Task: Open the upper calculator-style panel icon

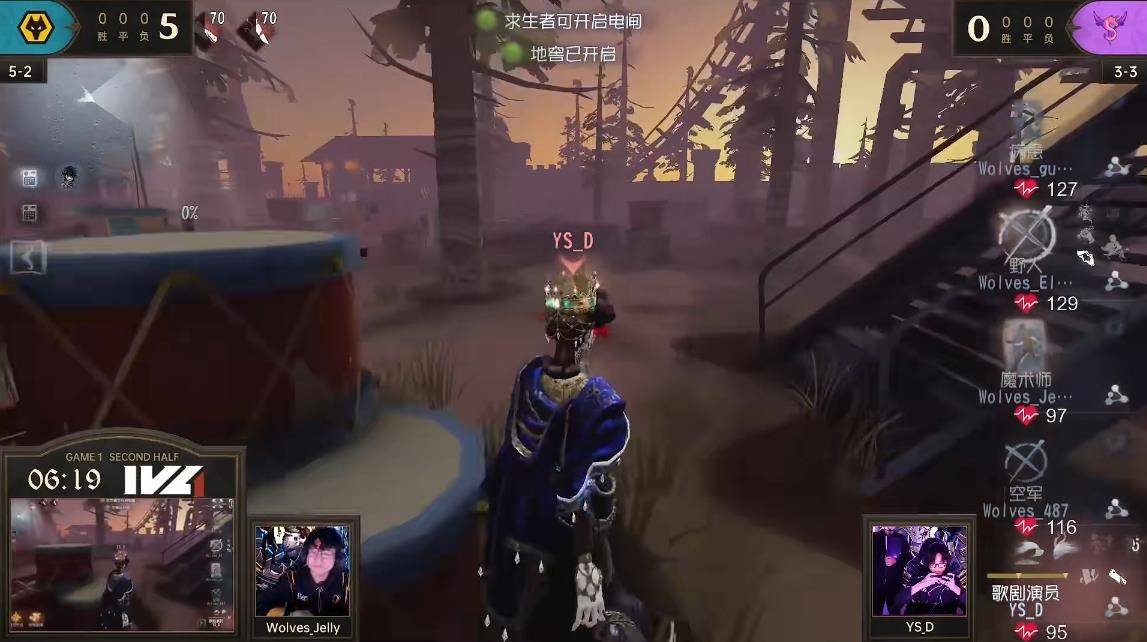Action: pyautogui.click(x=29, y=178)
